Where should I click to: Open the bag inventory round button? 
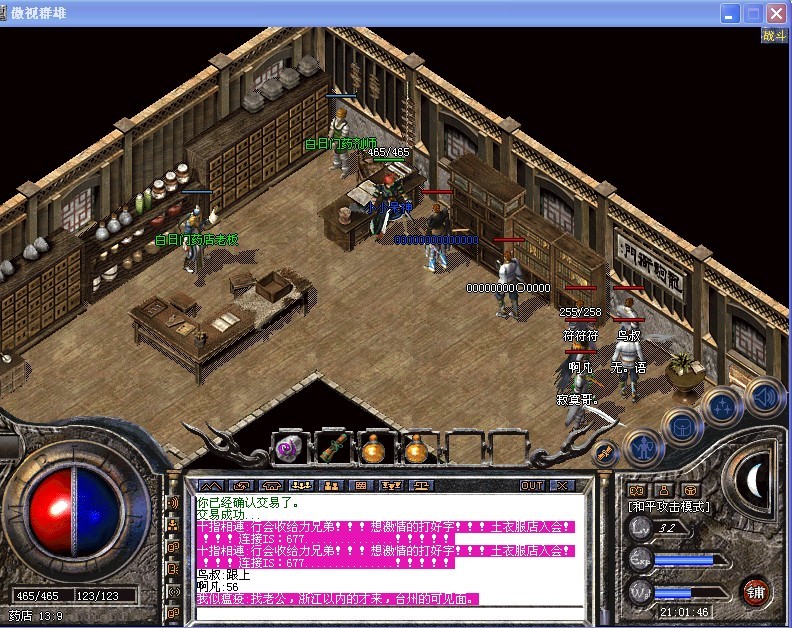point(683,427)
